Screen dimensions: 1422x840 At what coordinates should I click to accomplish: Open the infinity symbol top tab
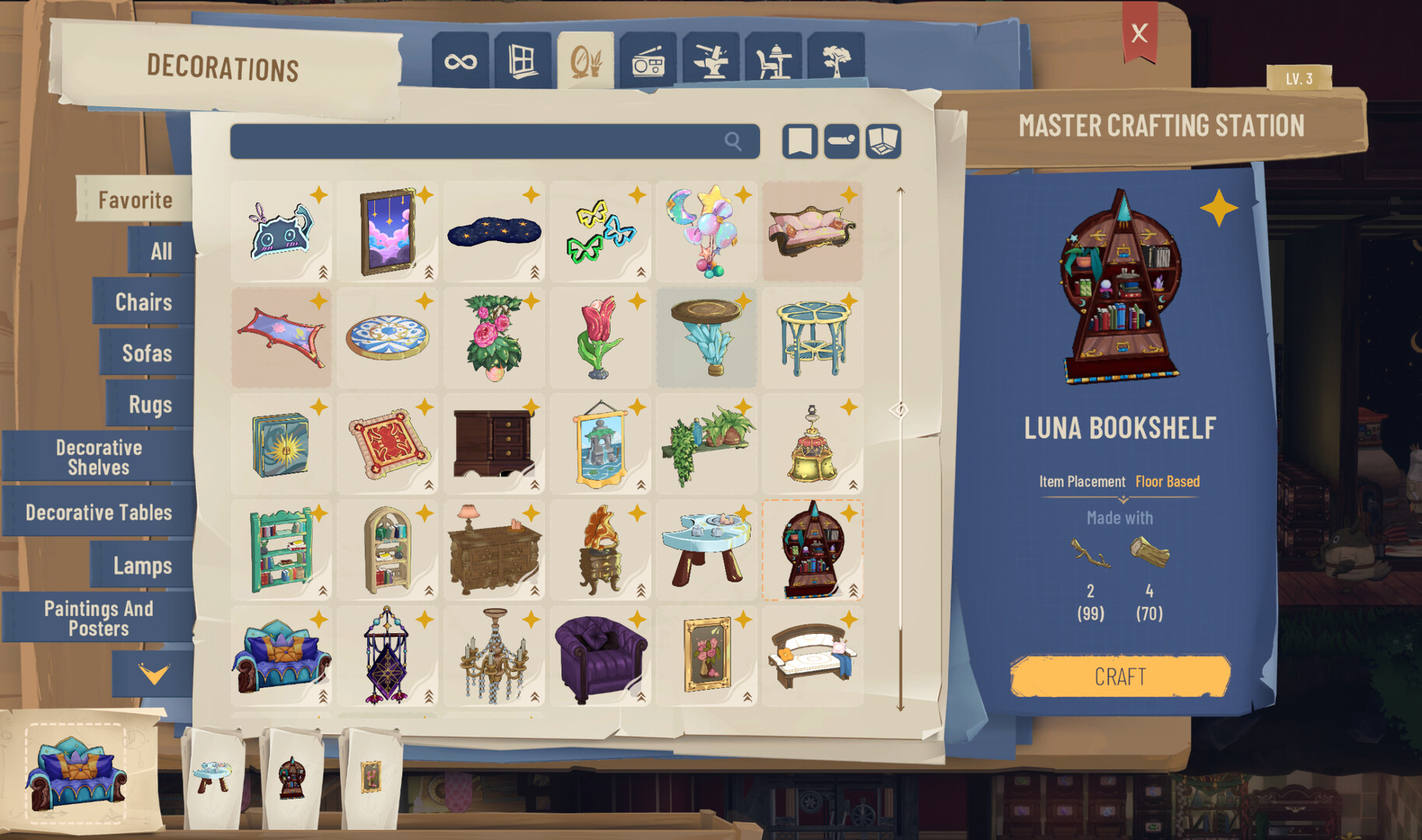(461, 61)
